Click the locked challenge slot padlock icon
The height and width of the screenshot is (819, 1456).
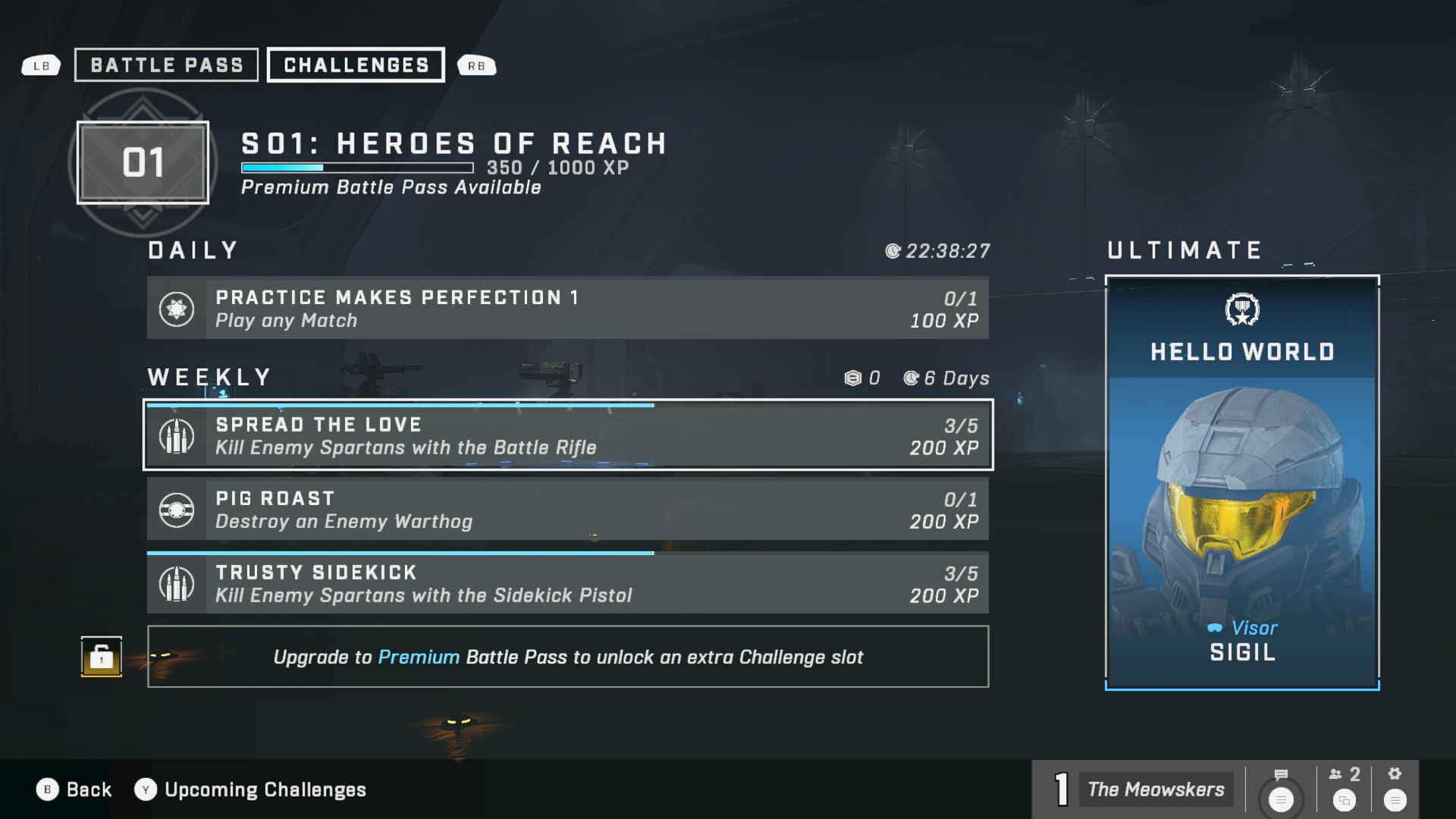coord(102,657)
